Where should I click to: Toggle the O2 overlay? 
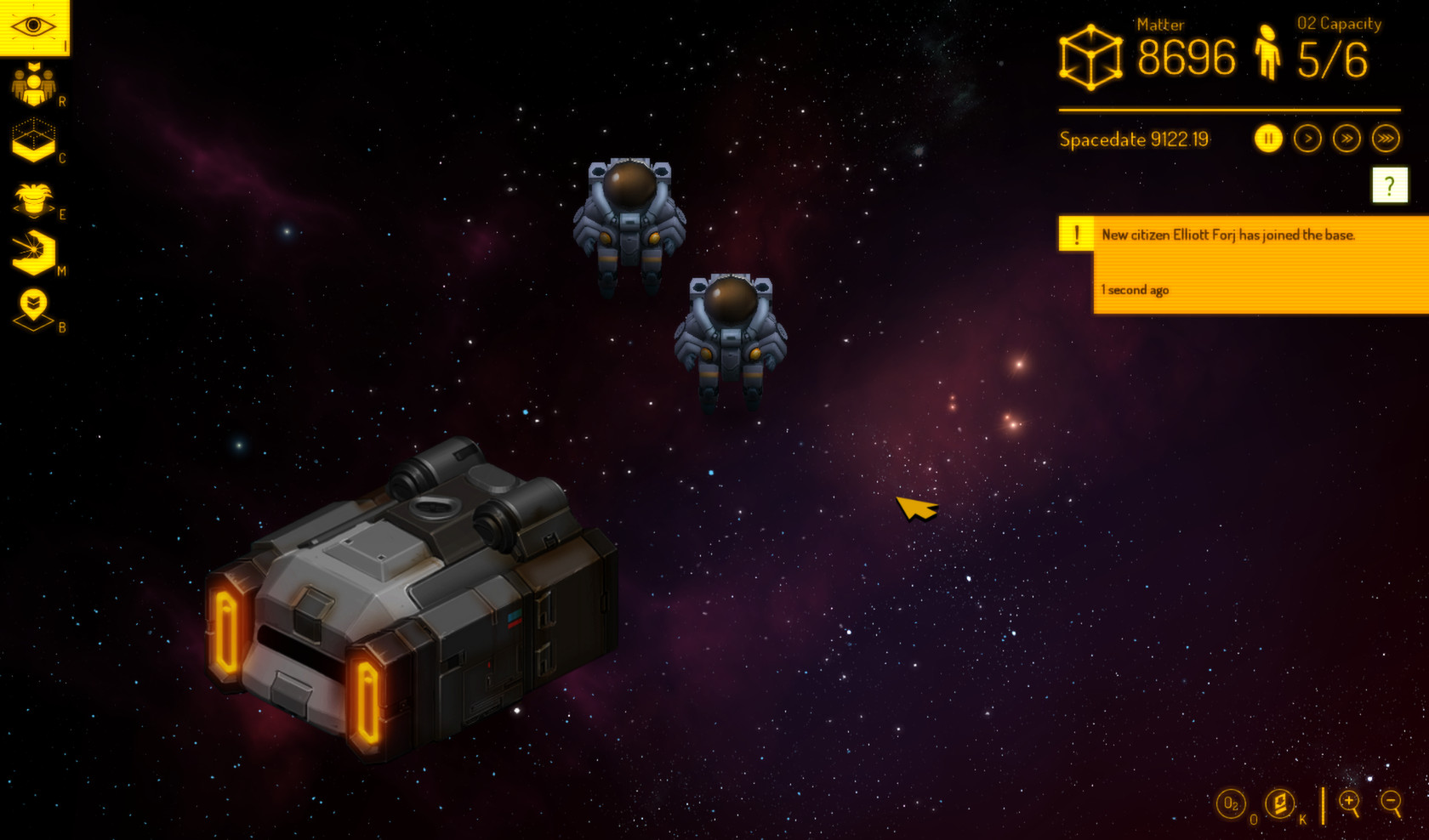tap(1230, 803)
